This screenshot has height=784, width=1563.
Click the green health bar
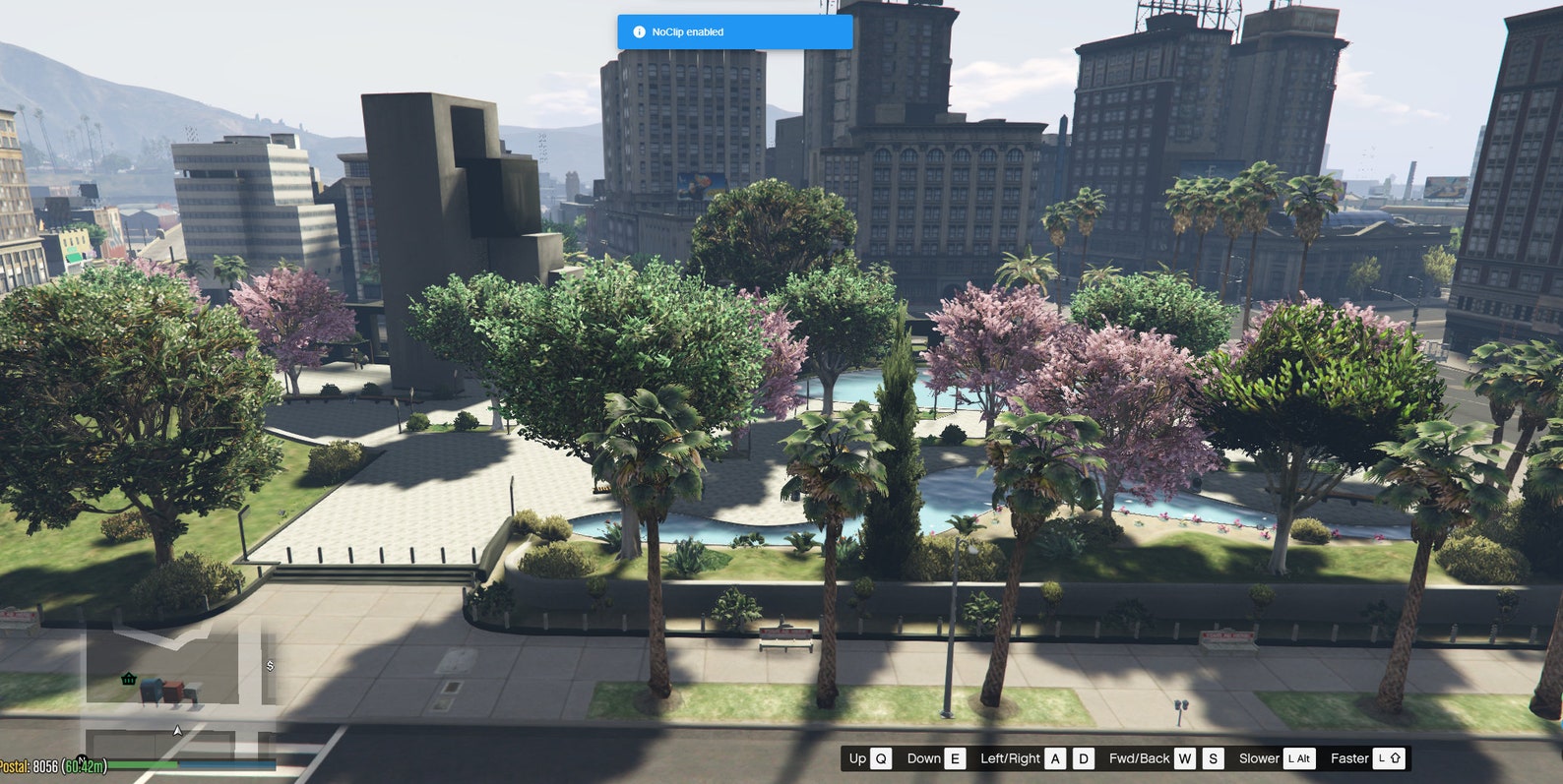(143, 764)
